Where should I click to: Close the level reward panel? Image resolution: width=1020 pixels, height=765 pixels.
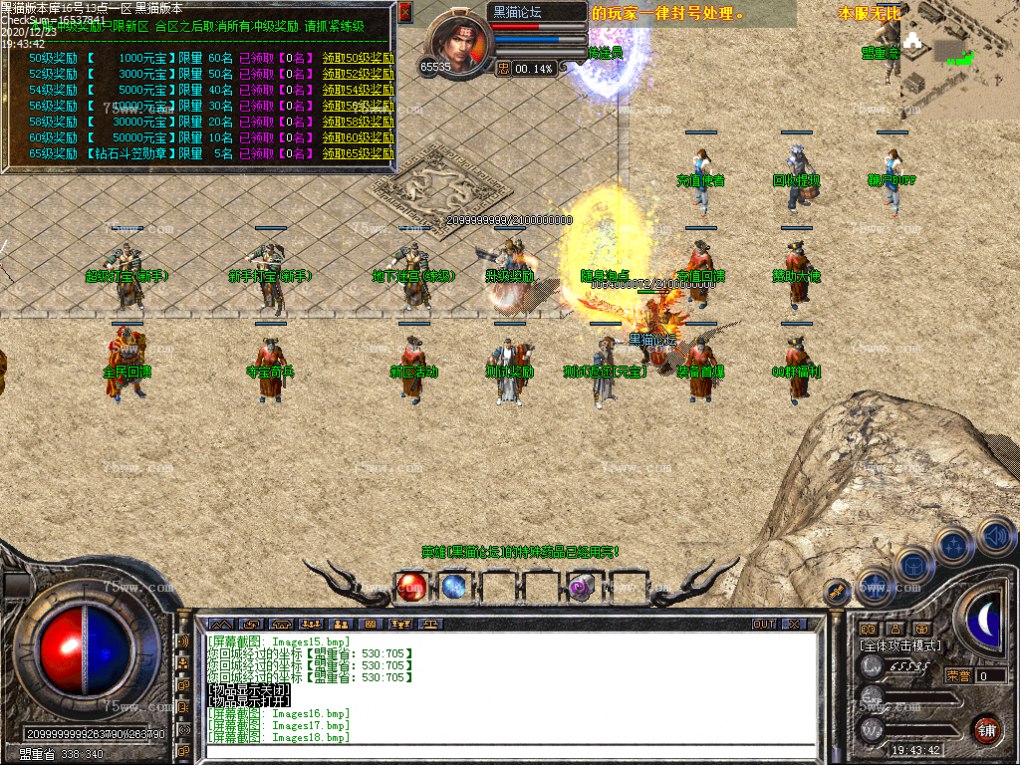pos(405,12)
